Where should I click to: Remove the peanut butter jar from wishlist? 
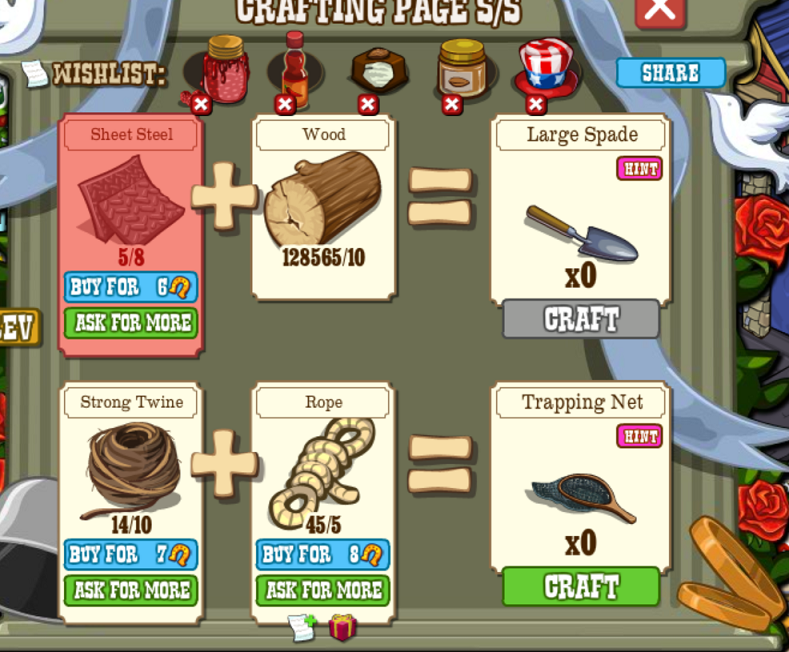pyautogui.click(x=452, y=104)
